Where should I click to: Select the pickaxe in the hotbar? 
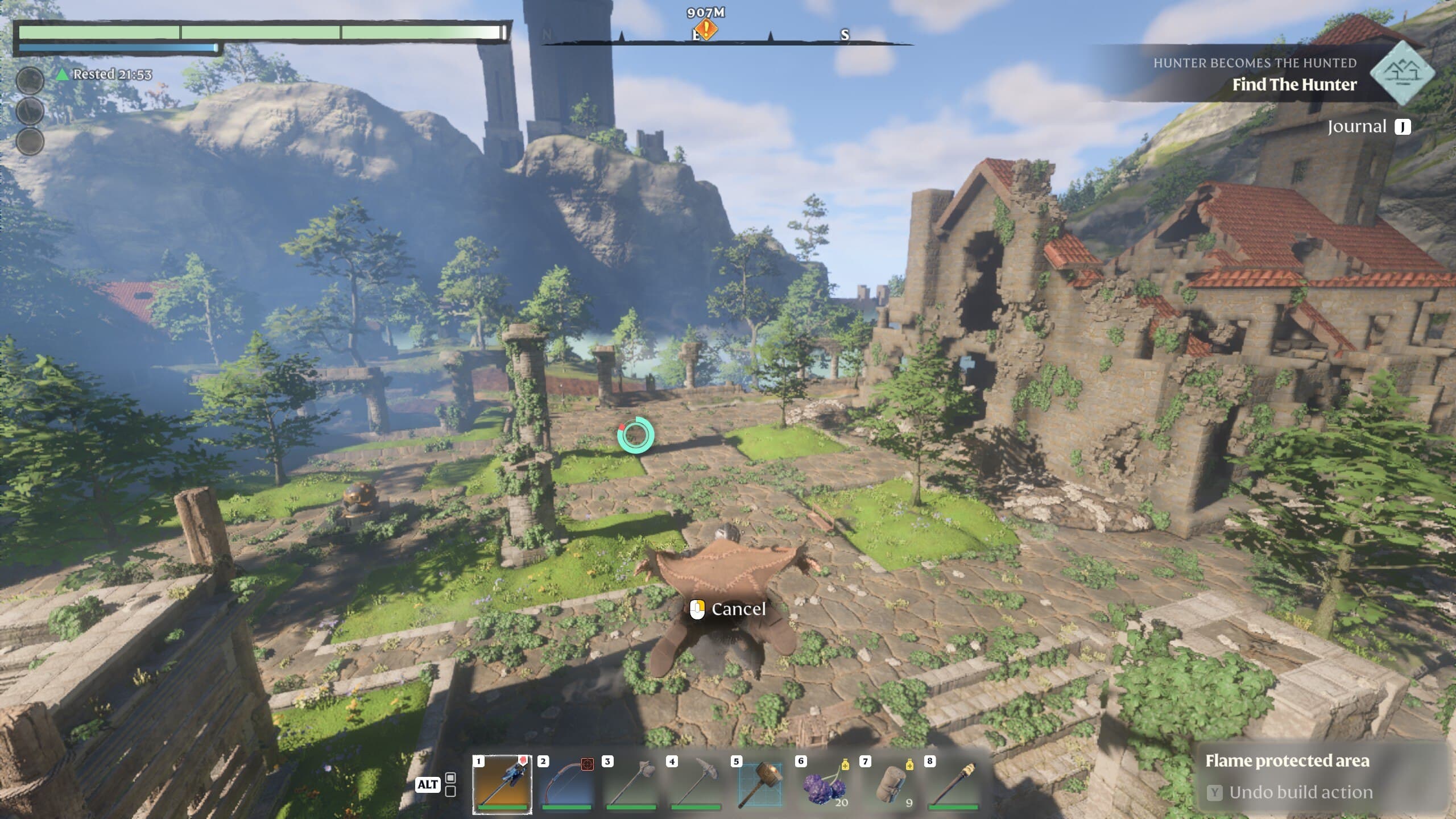coord(695,784)
